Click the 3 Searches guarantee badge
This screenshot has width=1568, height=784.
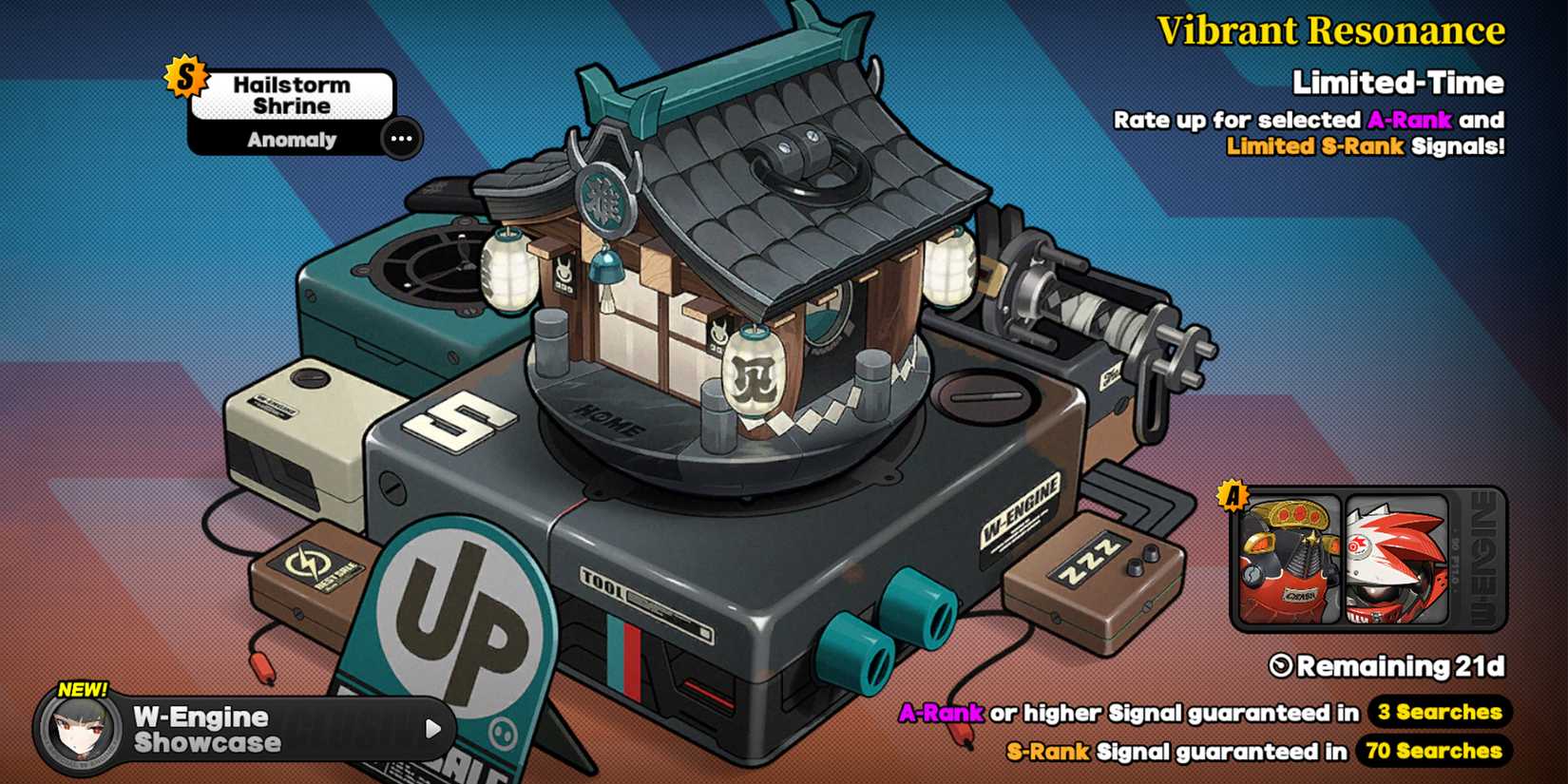point(1439,712)
